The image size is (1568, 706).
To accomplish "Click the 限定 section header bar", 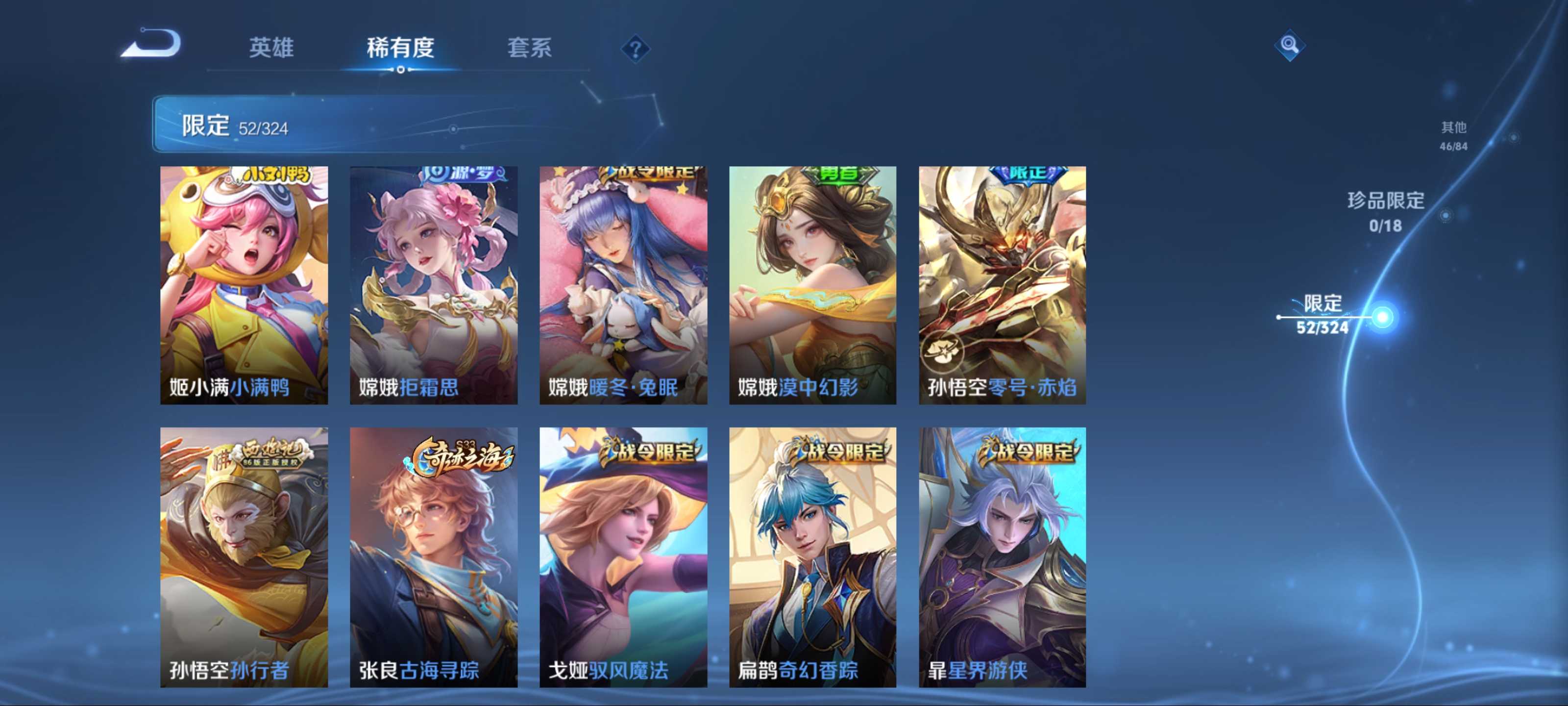I will 365,125.
